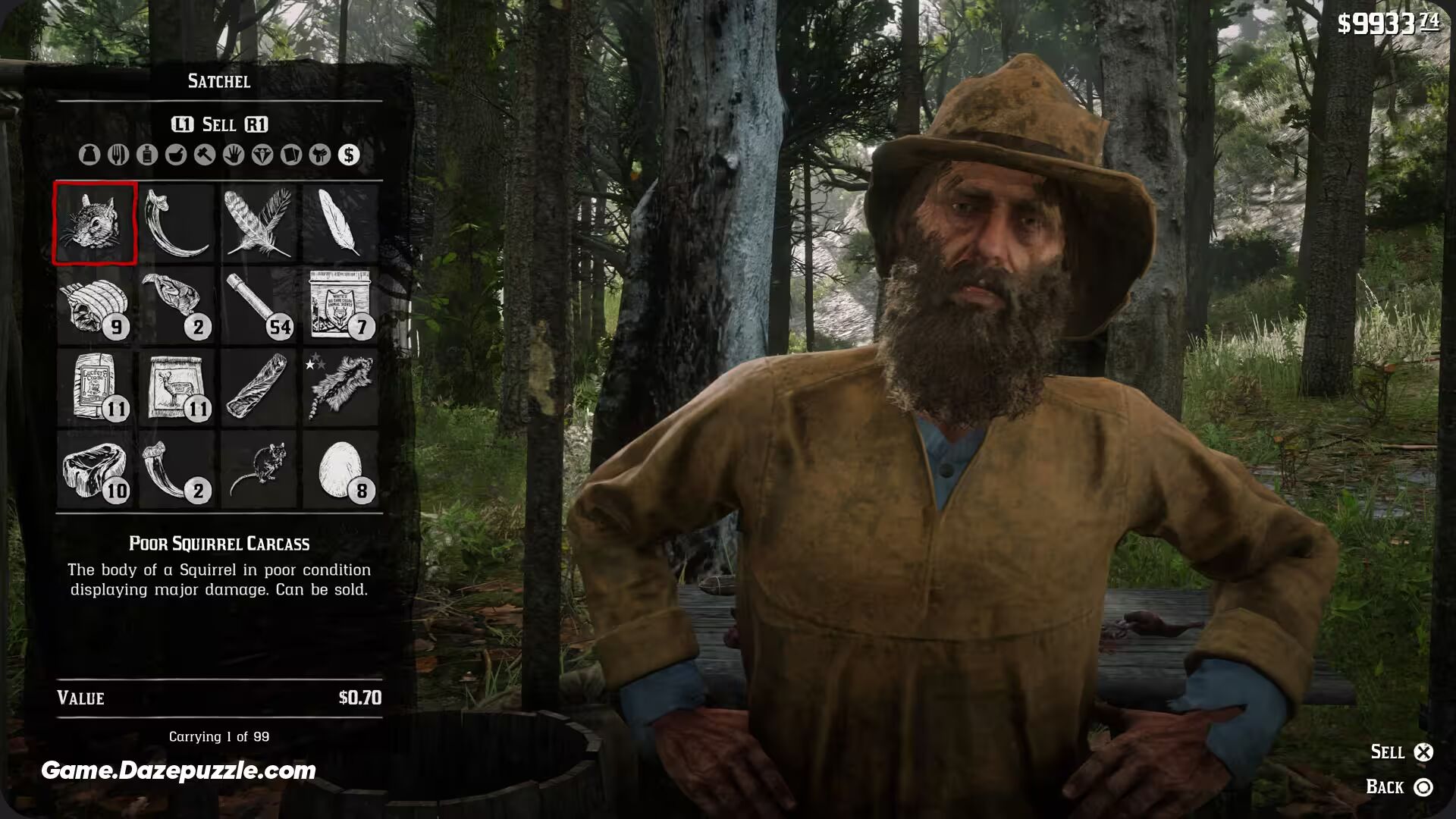Select the tonics bottle category icon
This screenshot has width=1456, height=819.
tap(146, 155)
